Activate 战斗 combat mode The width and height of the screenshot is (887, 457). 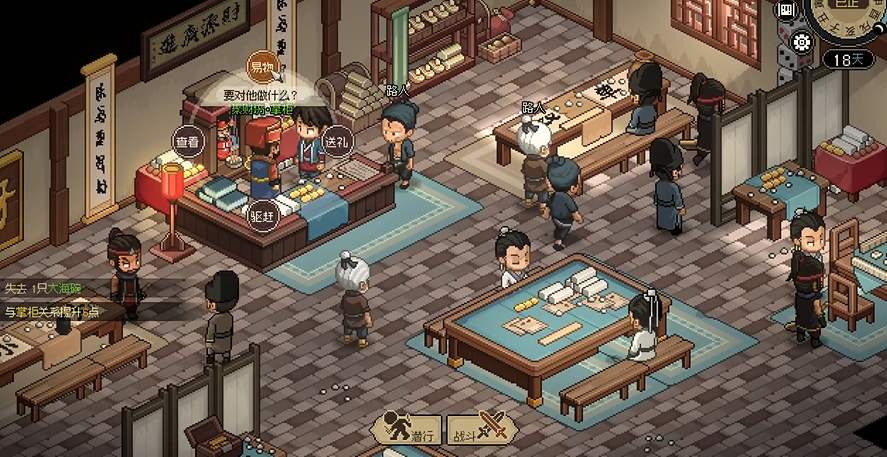(x=482, y=427)
